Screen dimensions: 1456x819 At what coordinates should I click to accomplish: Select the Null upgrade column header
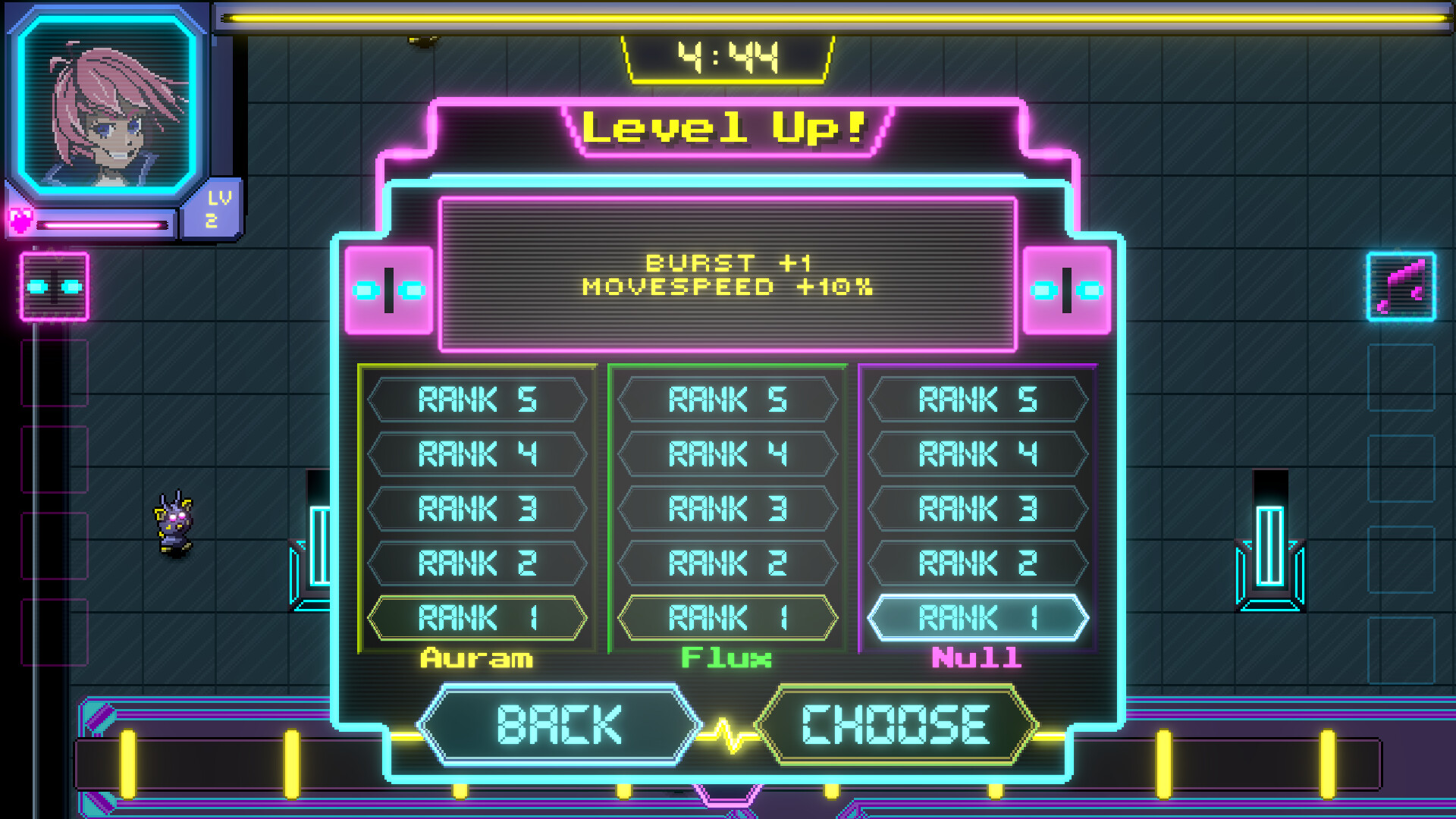(x=977, y=658)
